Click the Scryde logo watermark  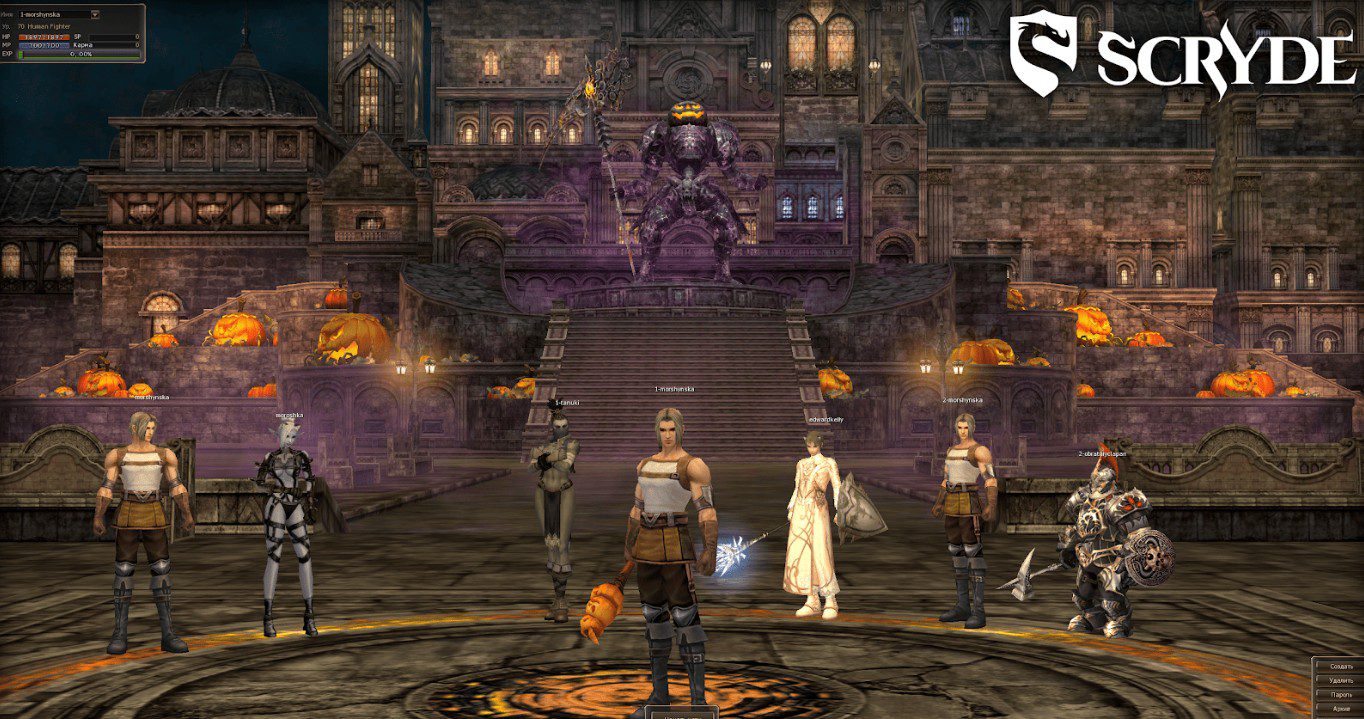(x=1180, y=55)
